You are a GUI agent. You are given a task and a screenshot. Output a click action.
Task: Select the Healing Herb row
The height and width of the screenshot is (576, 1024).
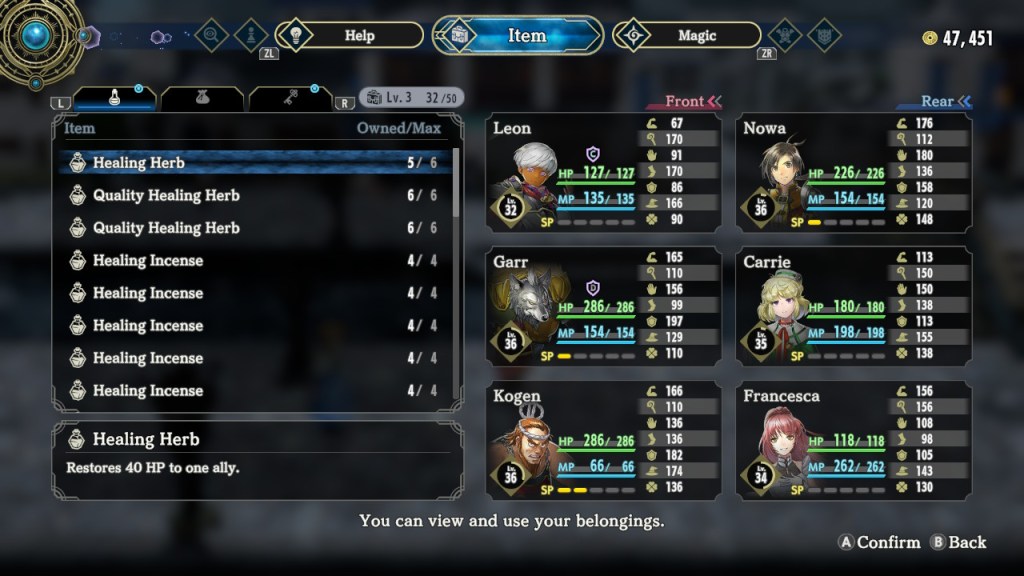click(255, 163)
